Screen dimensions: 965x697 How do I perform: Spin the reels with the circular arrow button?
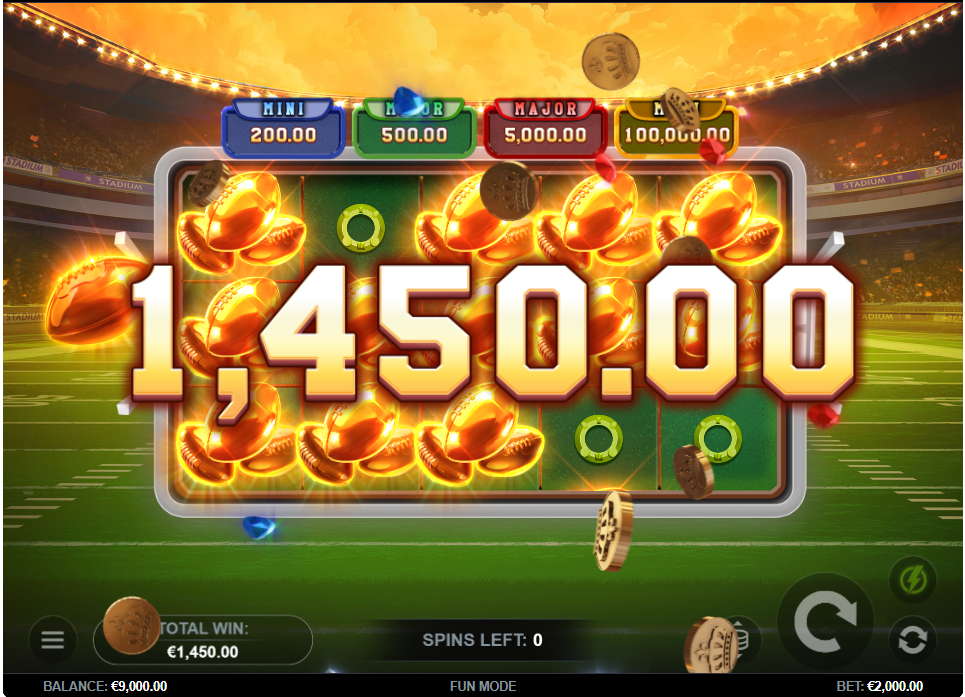click(x=826, y=622)
